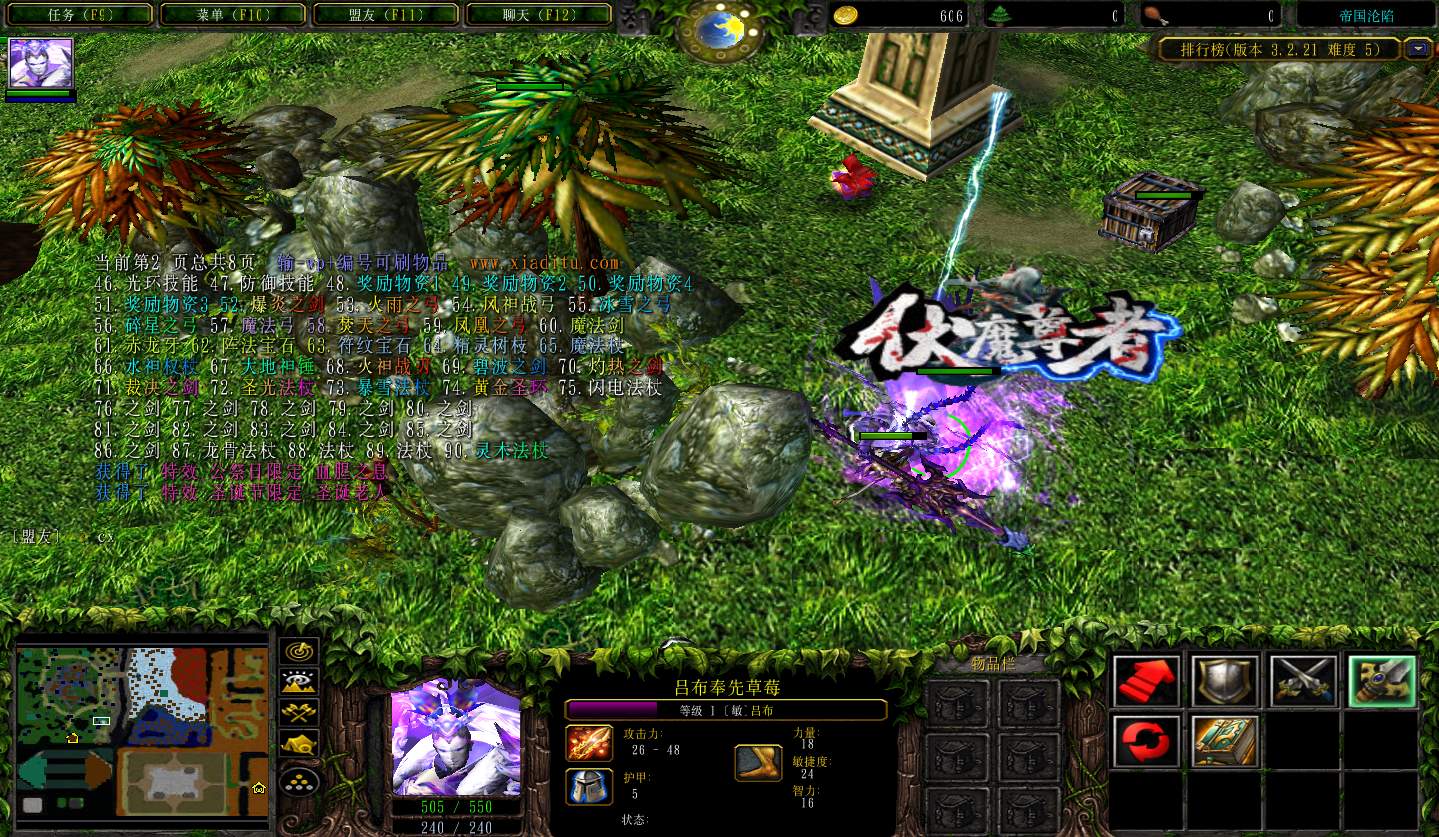The height and width of the screenshot is (837, 1439).
Task: Toggle creep camp display on the minimap
Action: (299, 744)
